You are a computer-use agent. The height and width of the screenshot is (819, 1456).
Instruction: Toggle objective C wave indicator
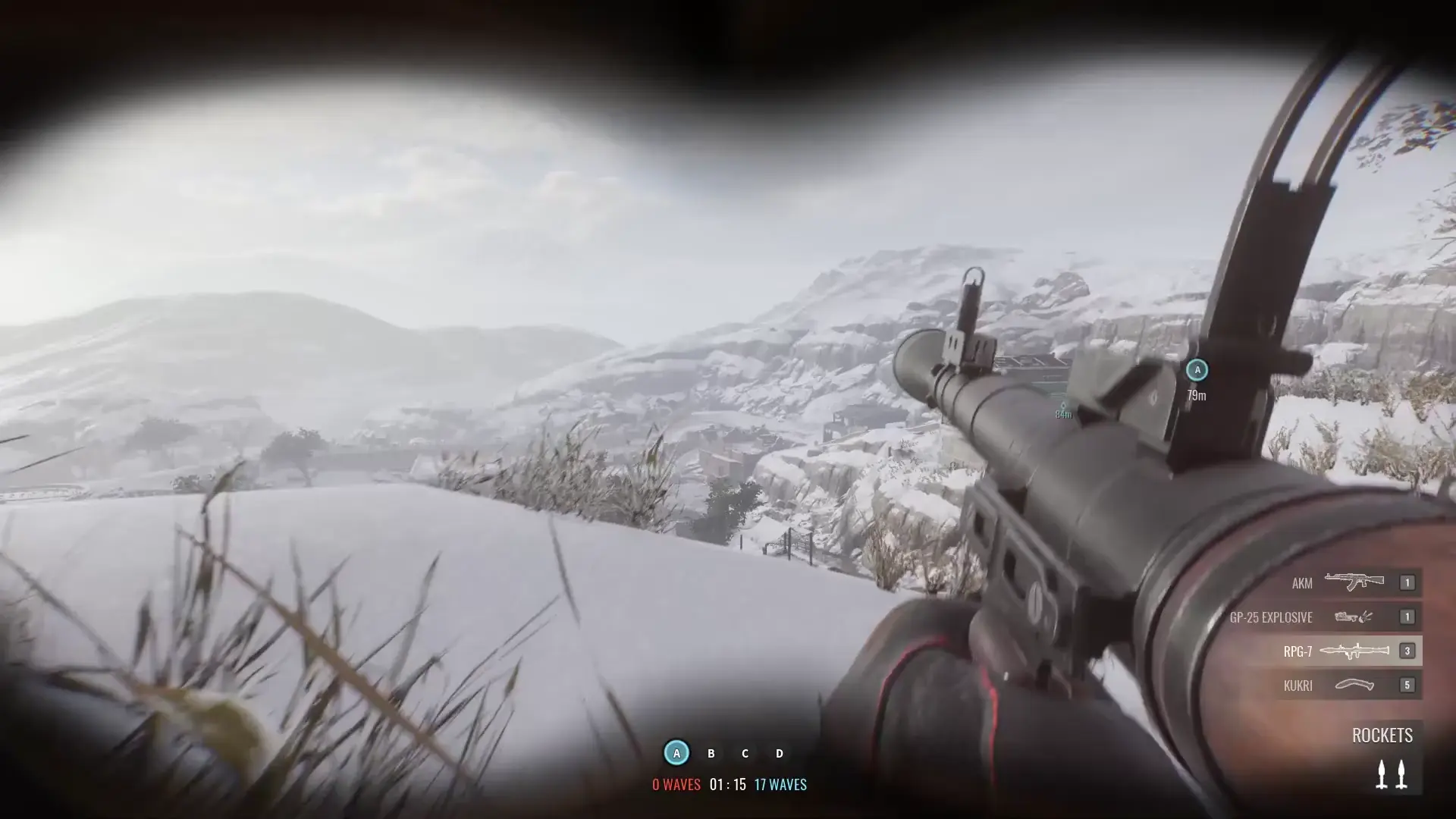tap(745, 754)
